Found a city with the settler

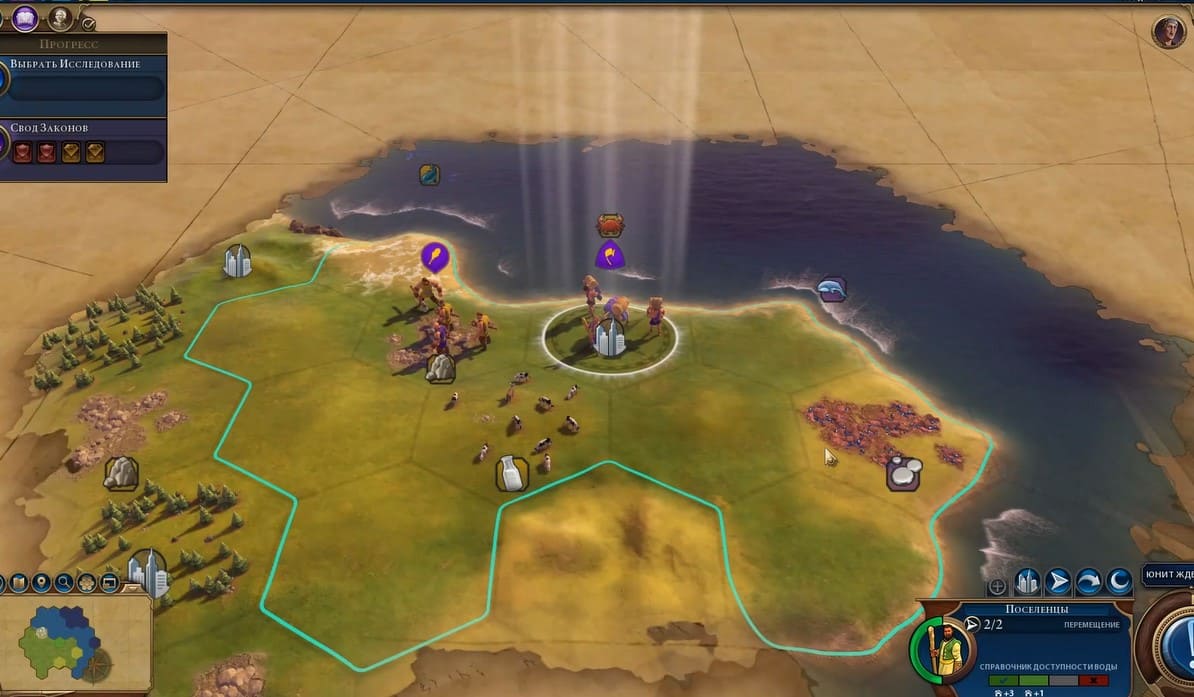pyautogui.click(x=1027, y=582)
